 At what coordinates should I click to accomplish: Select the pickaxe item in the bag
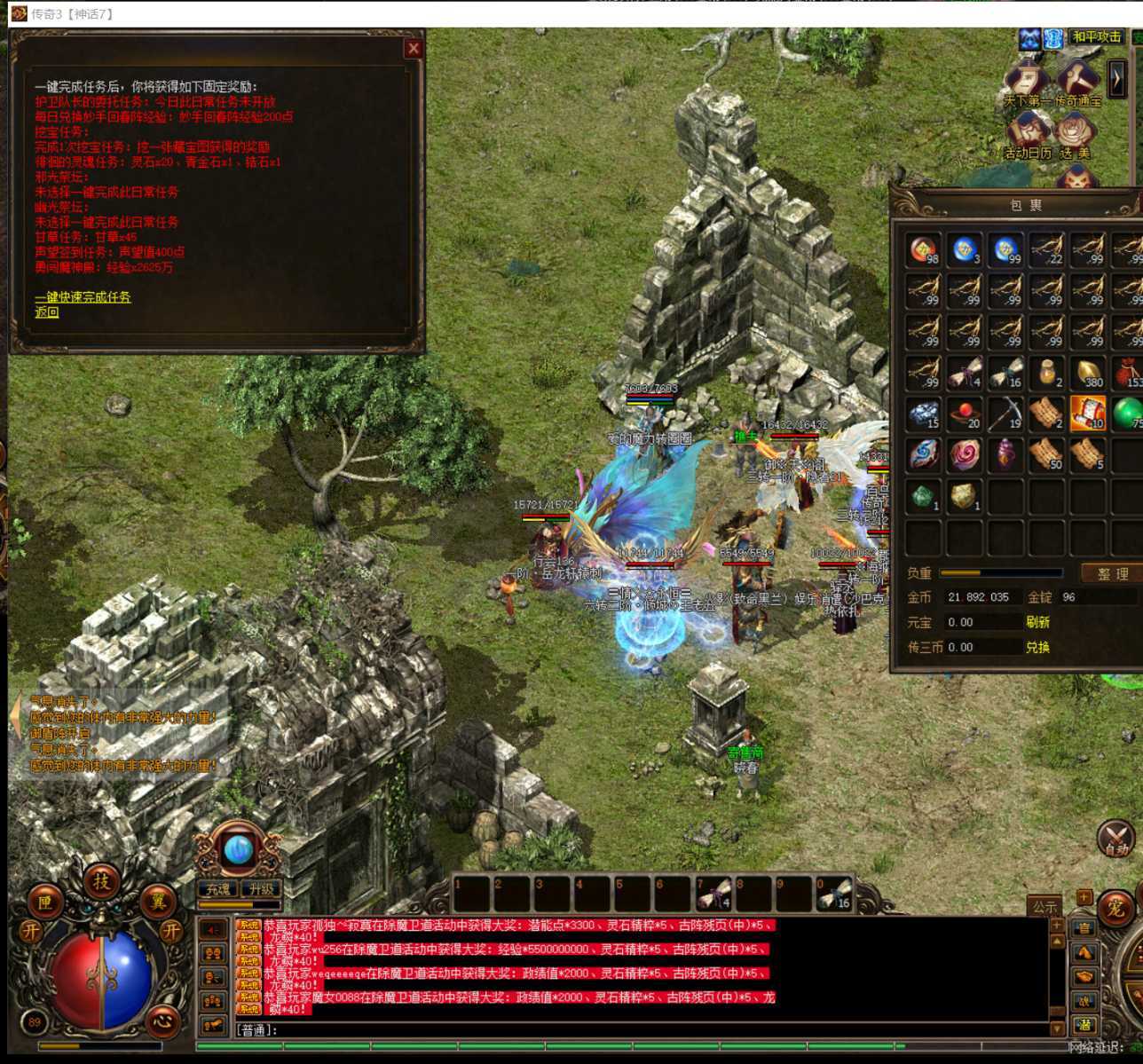pyautogui.click(x=1005, y=414)
